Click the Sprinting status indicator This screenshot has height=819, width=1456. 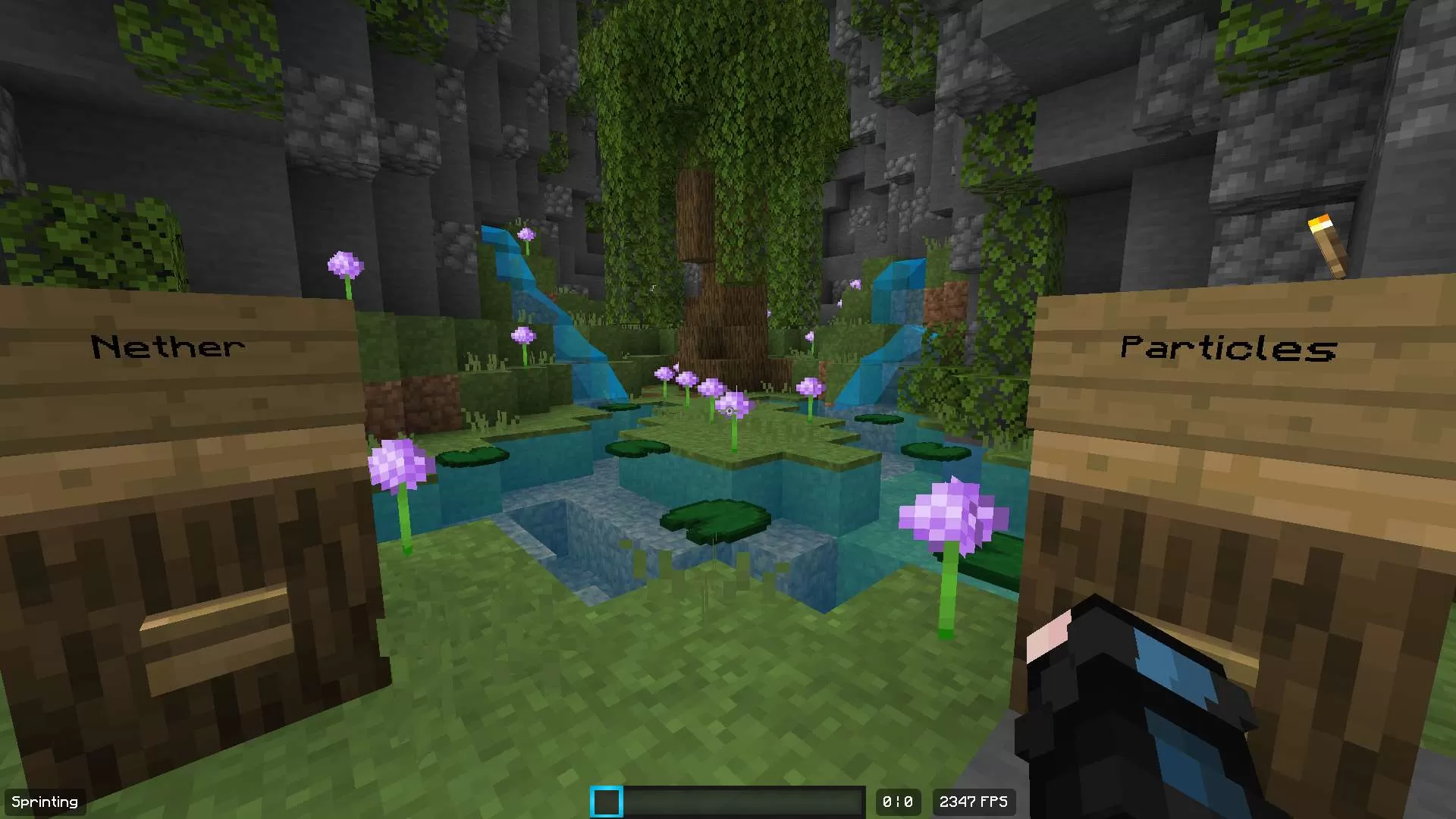pyautogui.click(x=43, y=801)
